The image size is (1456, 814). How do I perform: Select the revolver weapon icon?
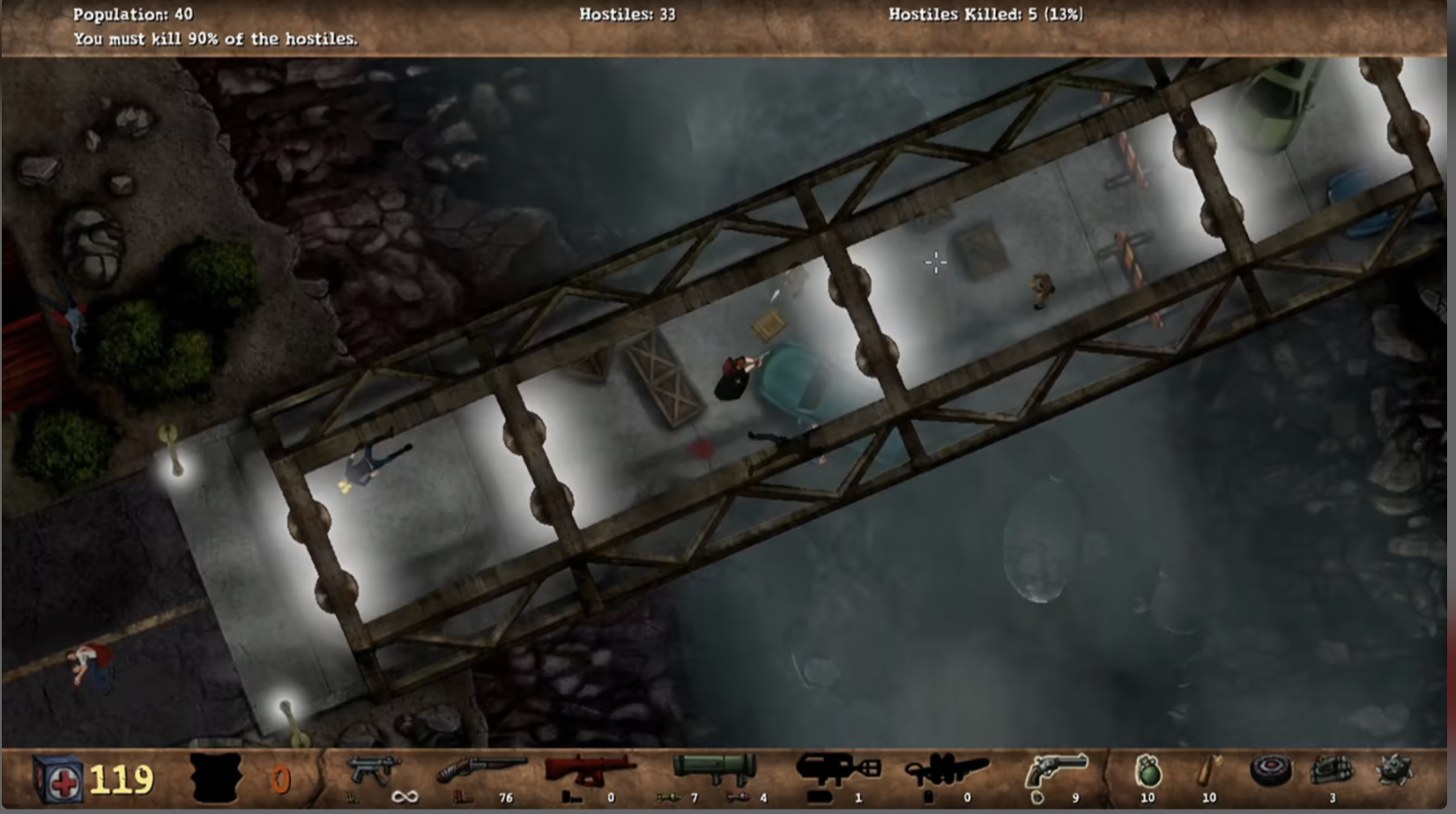(x=1055, y=768)
